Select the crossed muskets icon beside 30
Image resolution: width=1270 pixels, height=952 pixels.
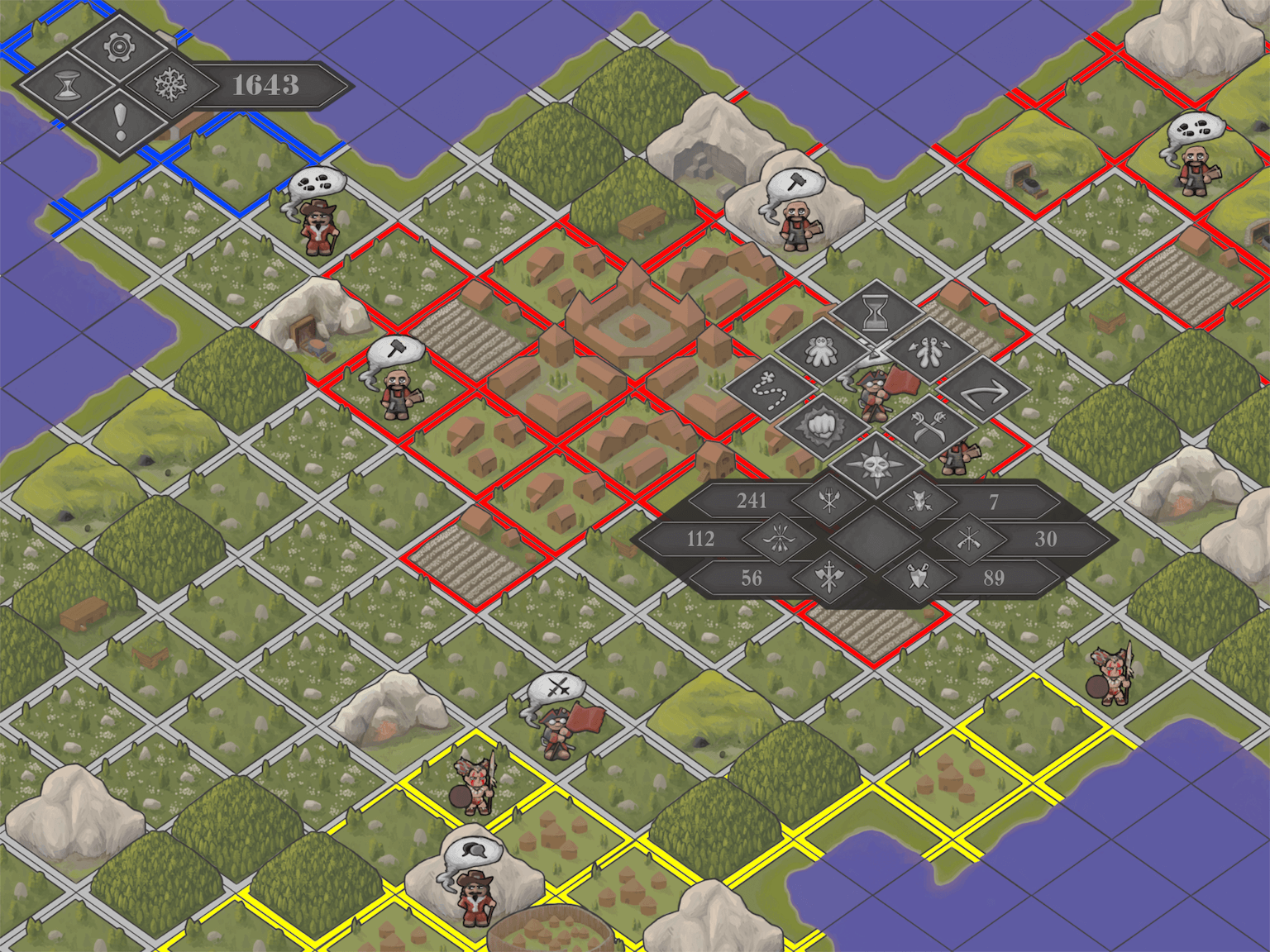pyautogui.click(x=969, y=539)
